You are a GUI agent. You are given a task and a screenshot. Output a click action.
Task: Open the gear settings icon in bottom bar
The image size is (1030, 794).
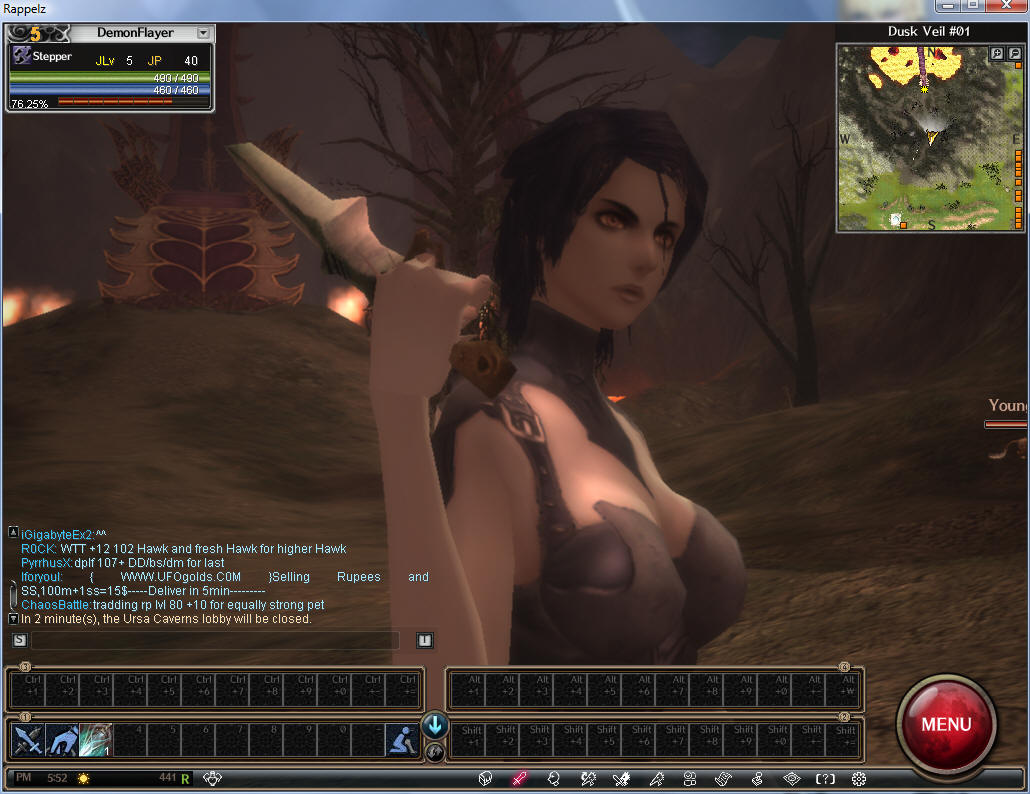pos(858,778)
